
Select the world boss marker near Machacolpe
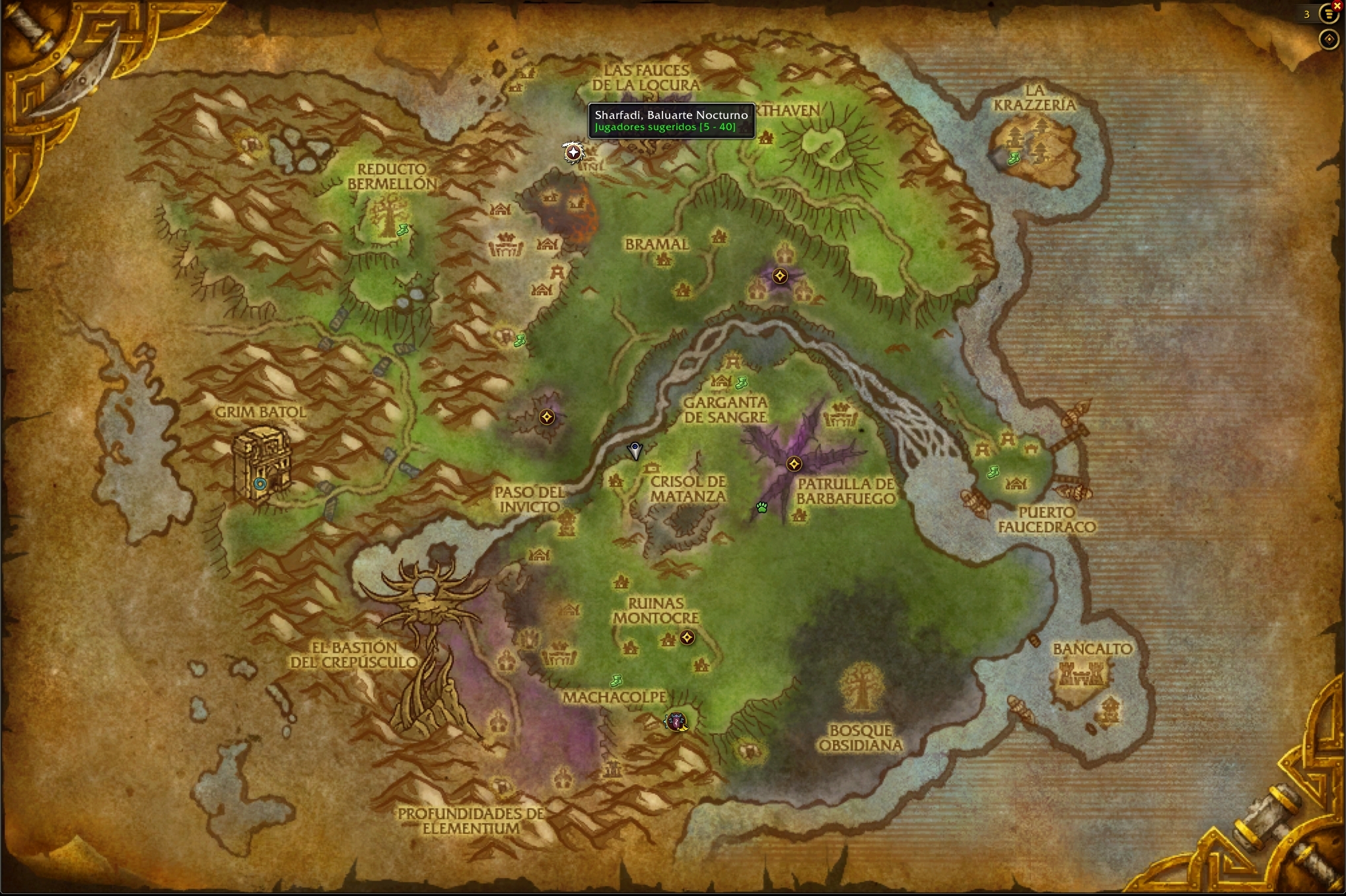pos(676,722)
